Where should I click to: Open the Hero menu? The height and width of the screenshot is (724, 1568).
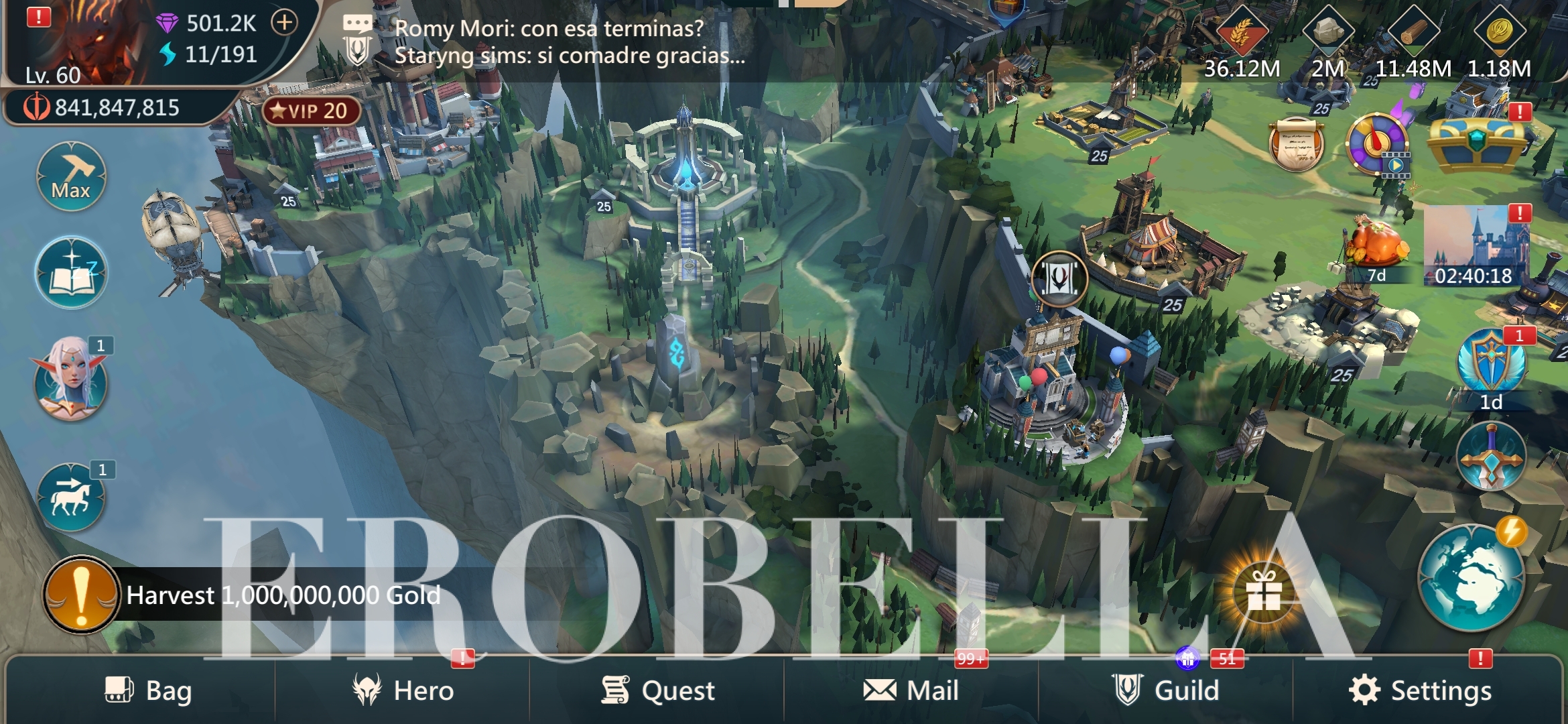click(403, 690)
